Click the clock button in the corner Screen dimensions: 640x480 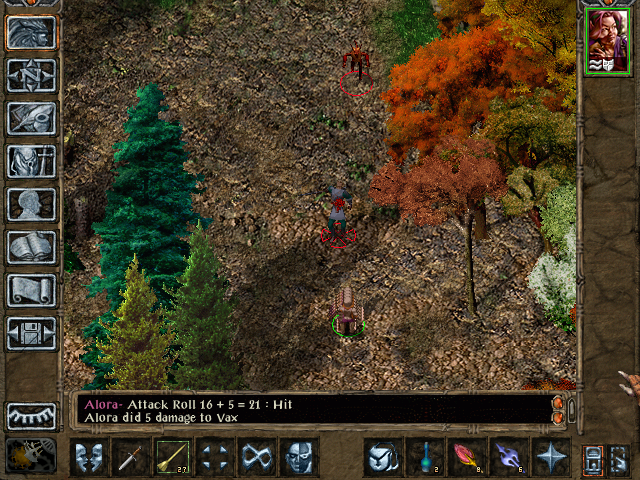pyautogui.click(x=31, y=455)
